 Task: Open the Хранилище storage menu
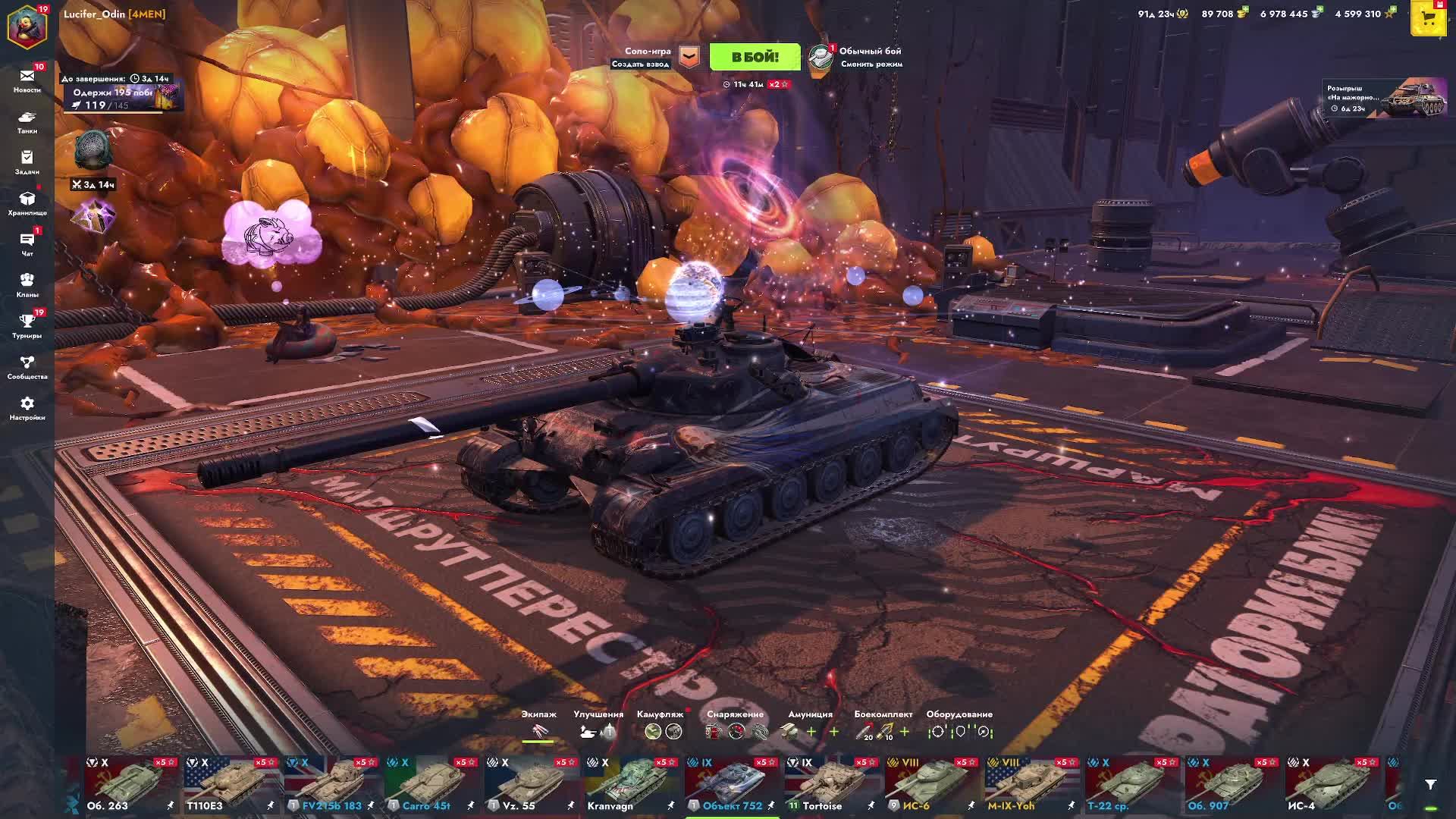(x=27, y=203)
